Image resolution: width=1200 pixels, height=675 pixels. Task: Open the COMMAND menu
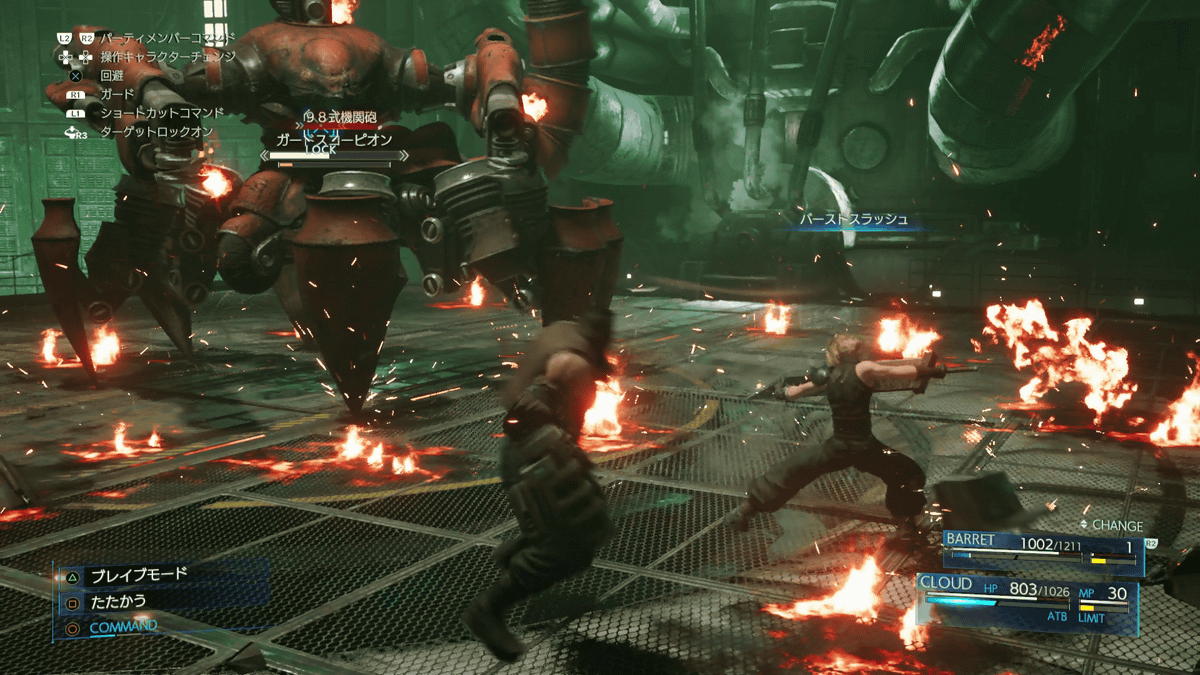[123, 627]
